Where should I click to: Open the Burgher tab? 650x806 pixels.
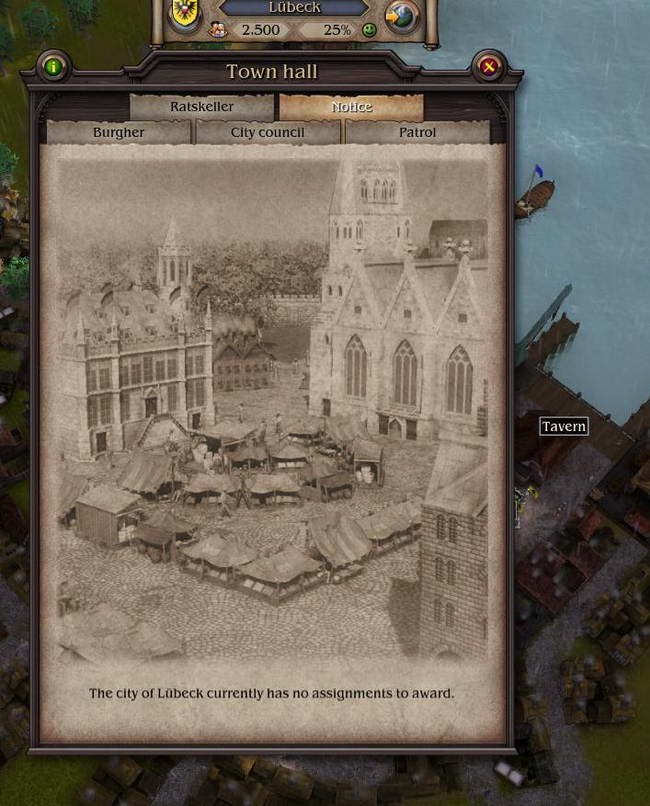coord(118,132)
